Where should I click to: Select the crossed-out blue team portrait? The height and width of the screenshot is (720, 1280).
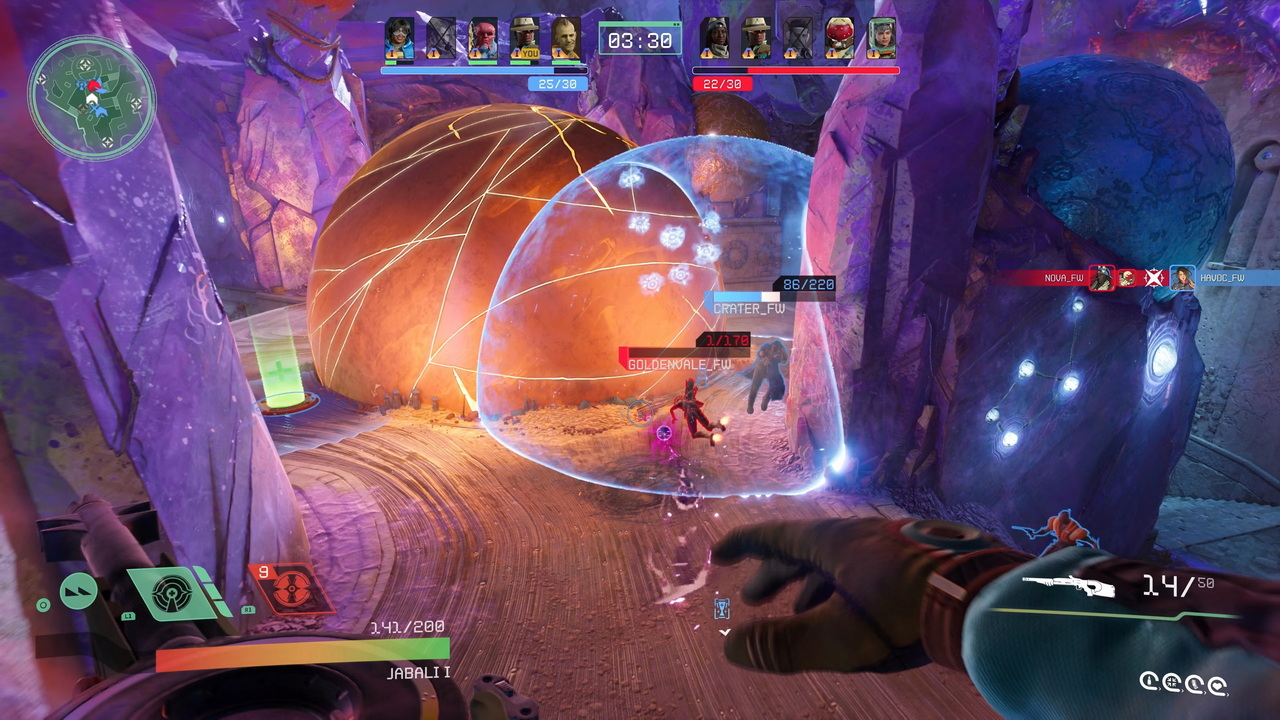tap(441, 38)
